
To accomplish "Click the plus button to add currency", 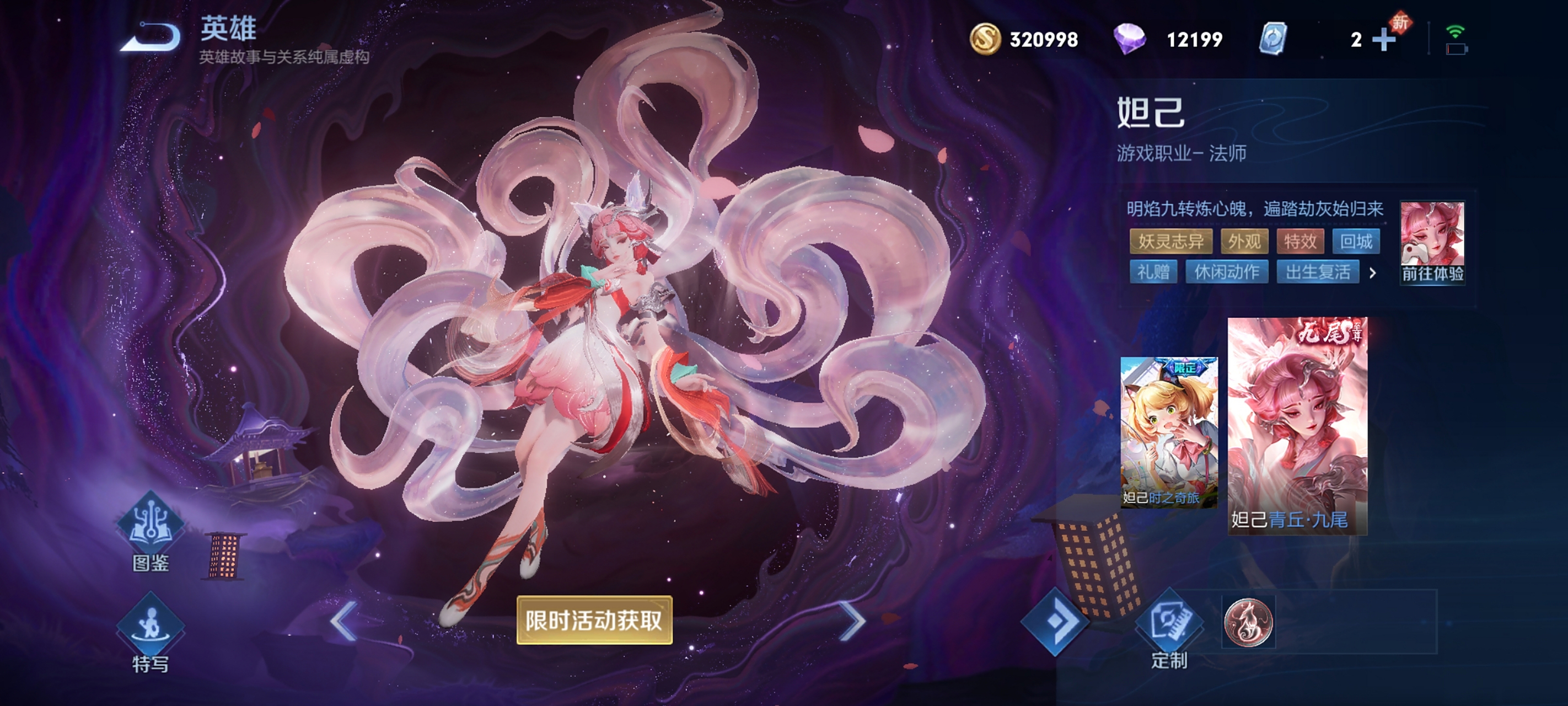I will pos(1383,40).
